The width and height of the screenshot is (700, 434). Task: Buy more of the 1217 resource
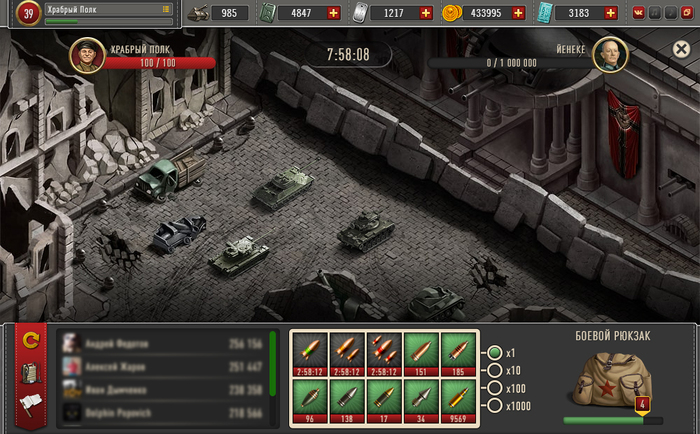click(x=426, y=13)
